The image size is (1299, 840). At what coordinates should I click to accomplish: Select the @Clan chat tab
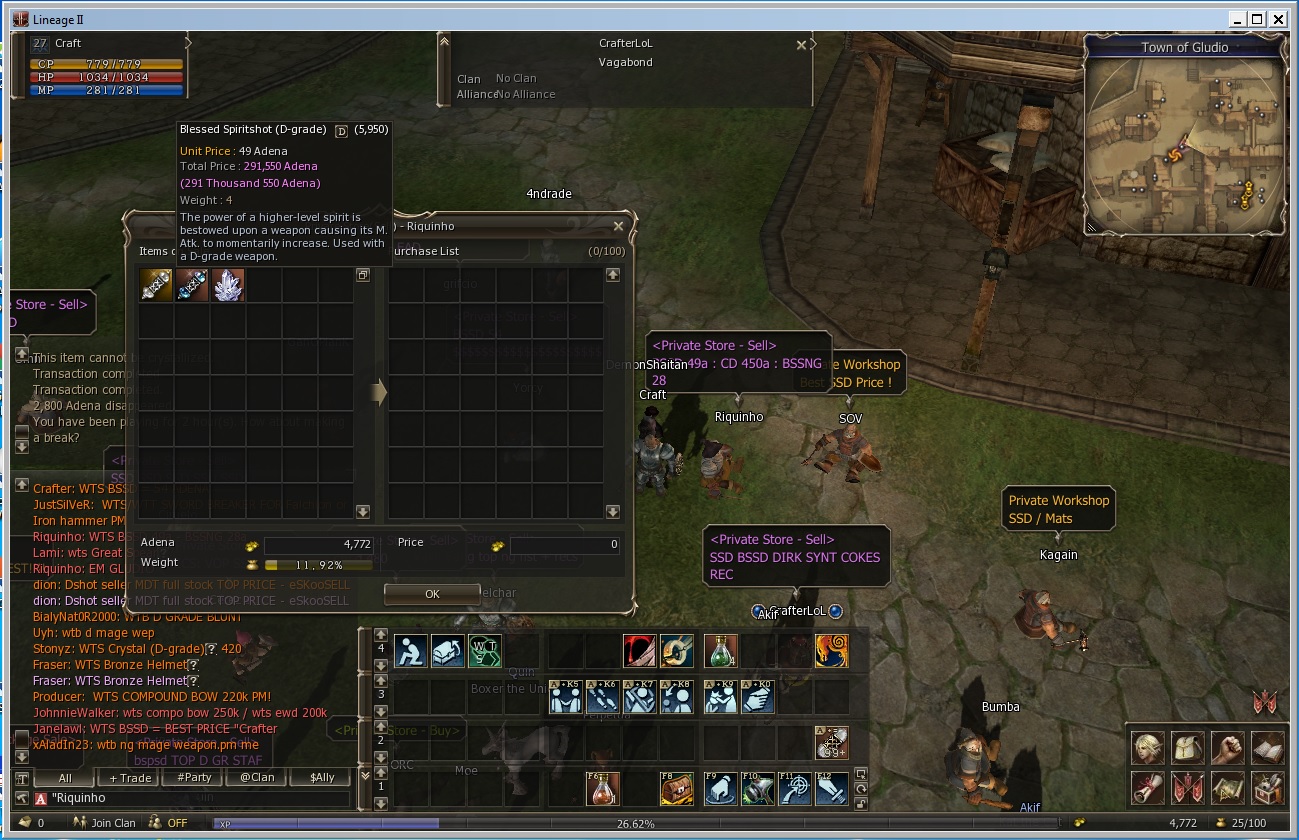tap(257, 777)
